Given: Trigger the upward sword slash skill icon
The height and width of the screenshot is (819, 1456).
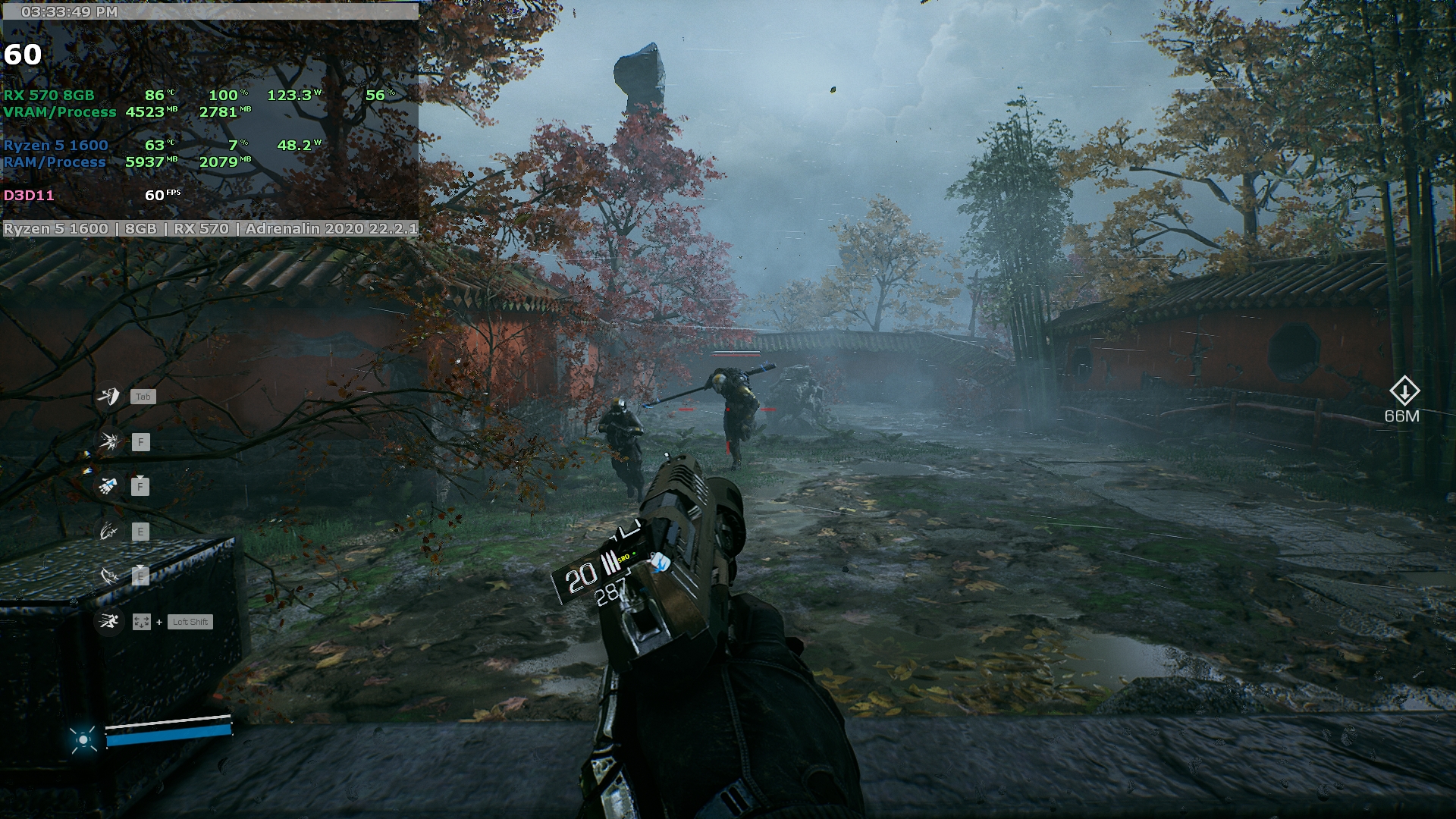Looking at the screenshot, I should (x=108, y=532).
